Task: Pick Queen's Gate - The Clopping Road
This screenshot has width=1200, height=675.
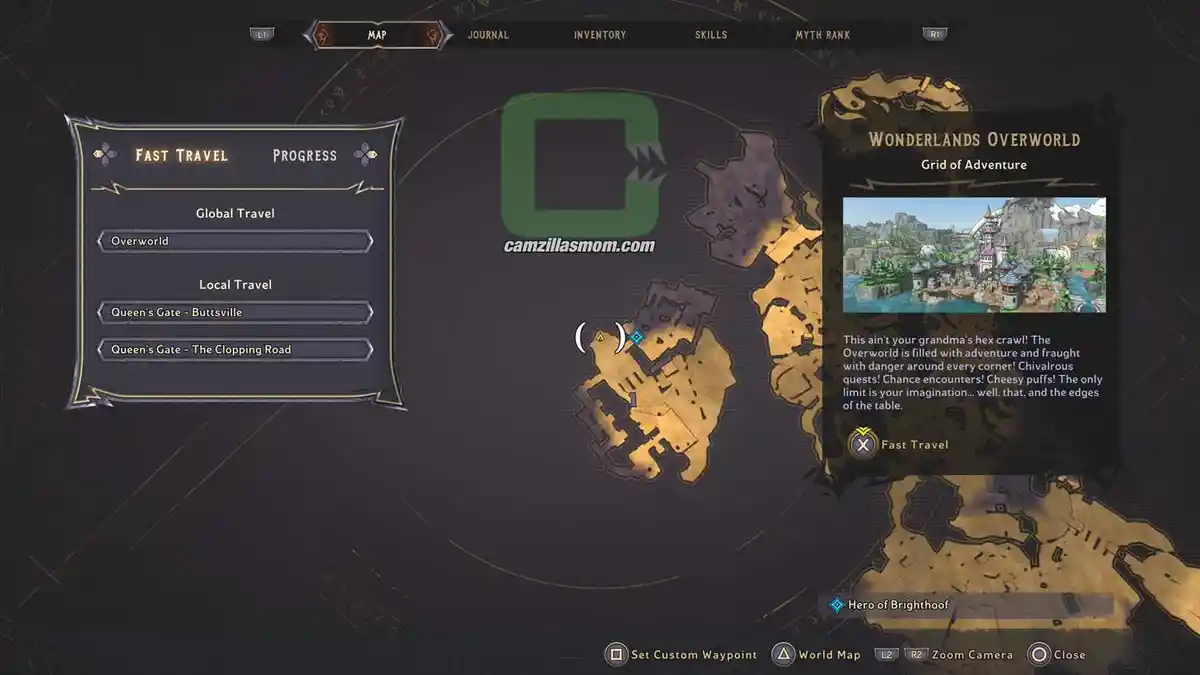Action: (235, 350)
